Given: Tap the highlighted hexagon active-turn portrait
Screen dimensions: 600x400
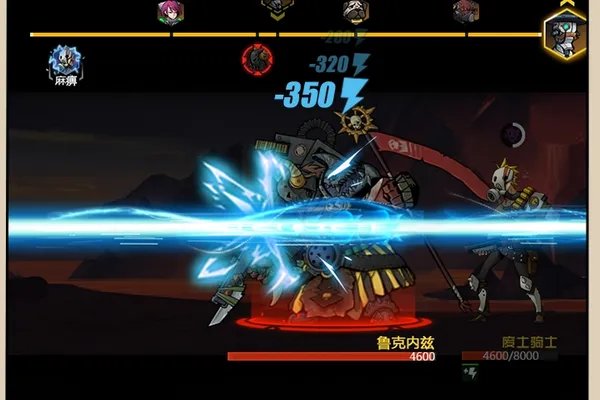Looking at the screenshot, I should tap(564, 36).
